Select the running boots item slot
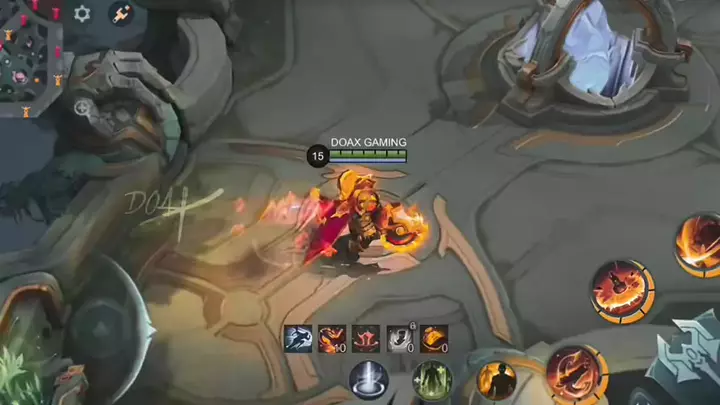The height and width of the screenshot is (405, 720). coord(298,339)
